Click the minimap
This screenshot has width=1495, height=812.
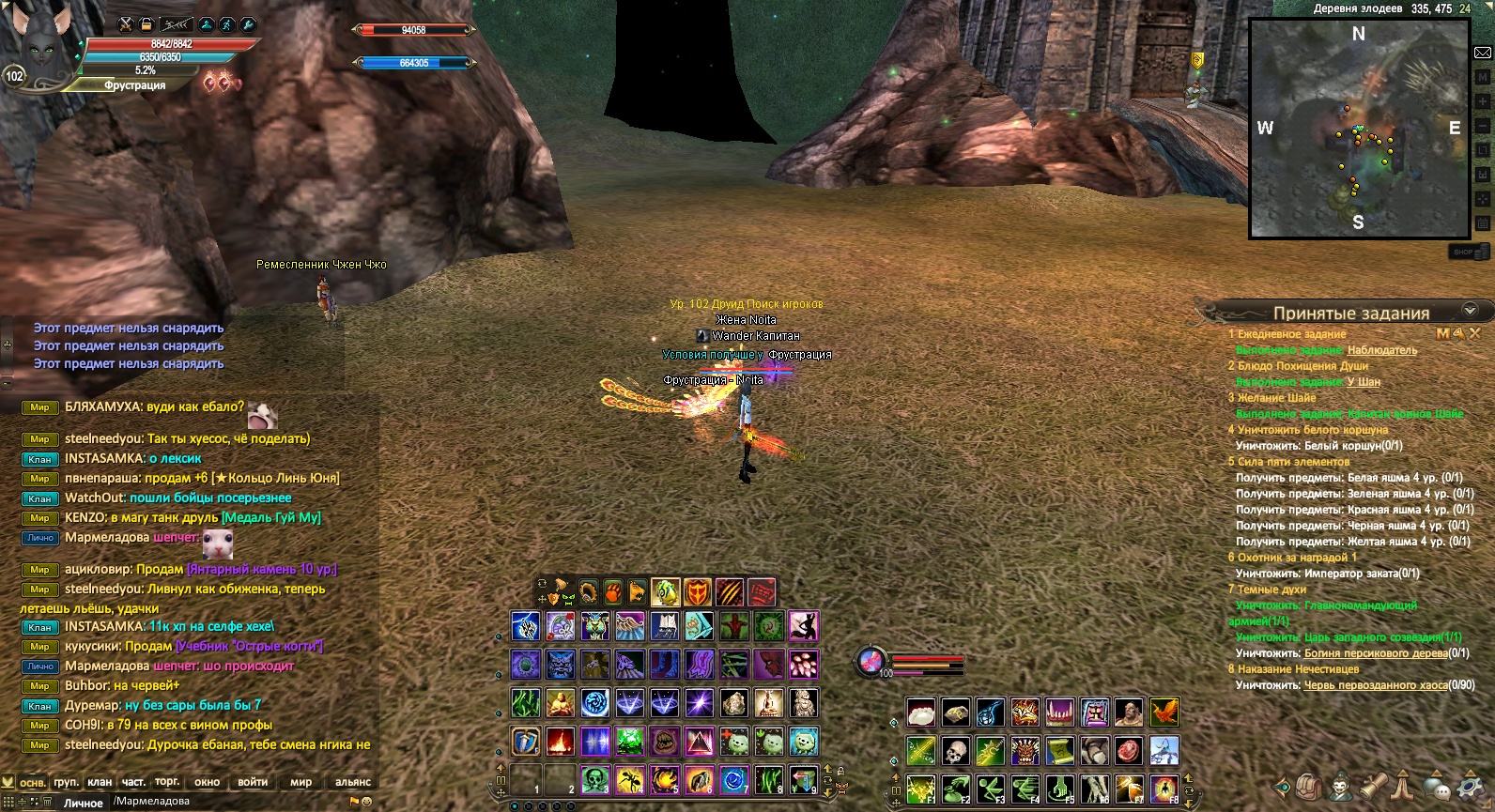(x=1359, y=129)
